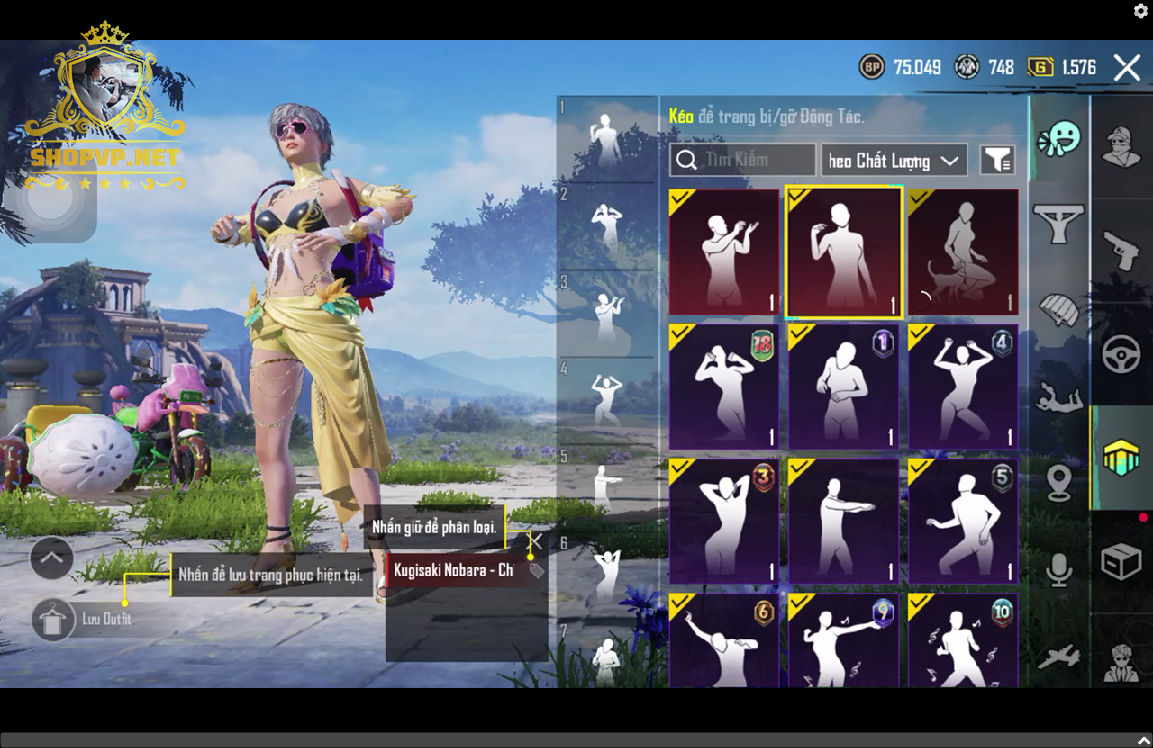Pick the emote with the number 4 badge
This screenshot has width=1153, height=748.
(x=963, y=386)
